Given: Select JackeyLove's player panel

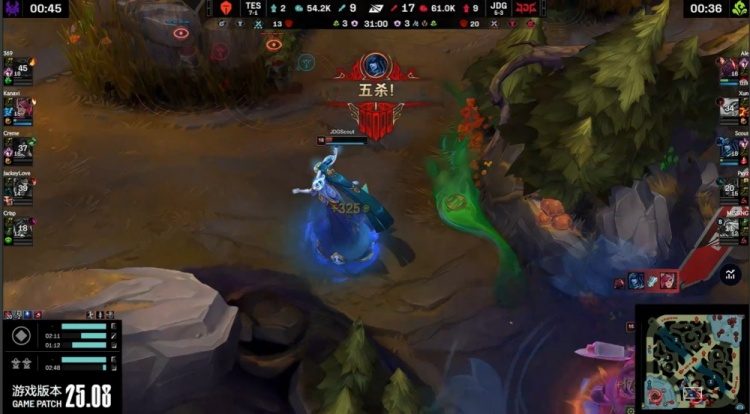Looking at the screenshot, I should pyautogui.click(x=17, y=189).
